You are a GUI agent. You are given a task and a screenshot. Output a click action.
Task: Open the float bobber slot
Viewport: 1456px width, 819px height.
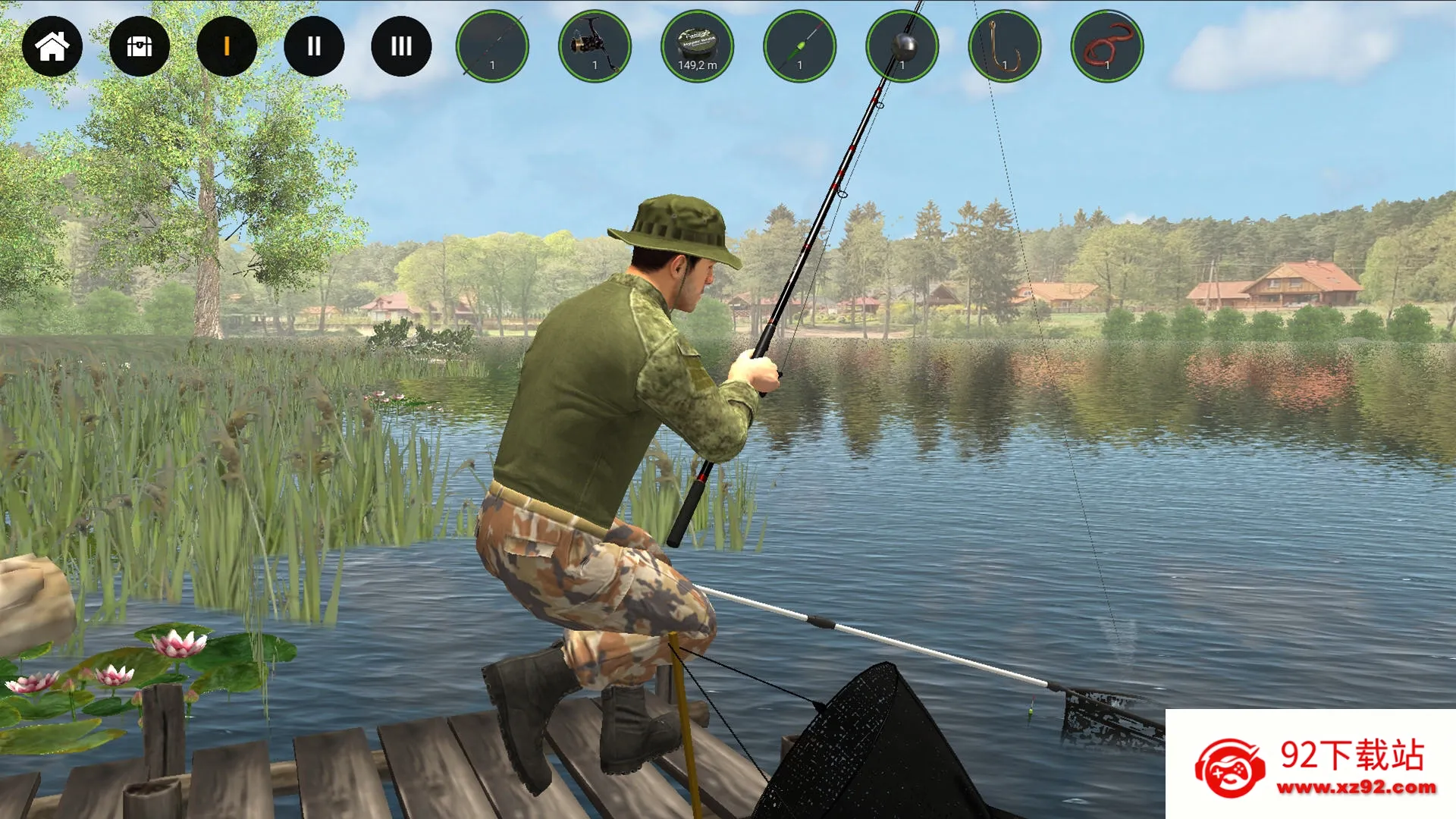pyautogui.click(x=799, y=46)
